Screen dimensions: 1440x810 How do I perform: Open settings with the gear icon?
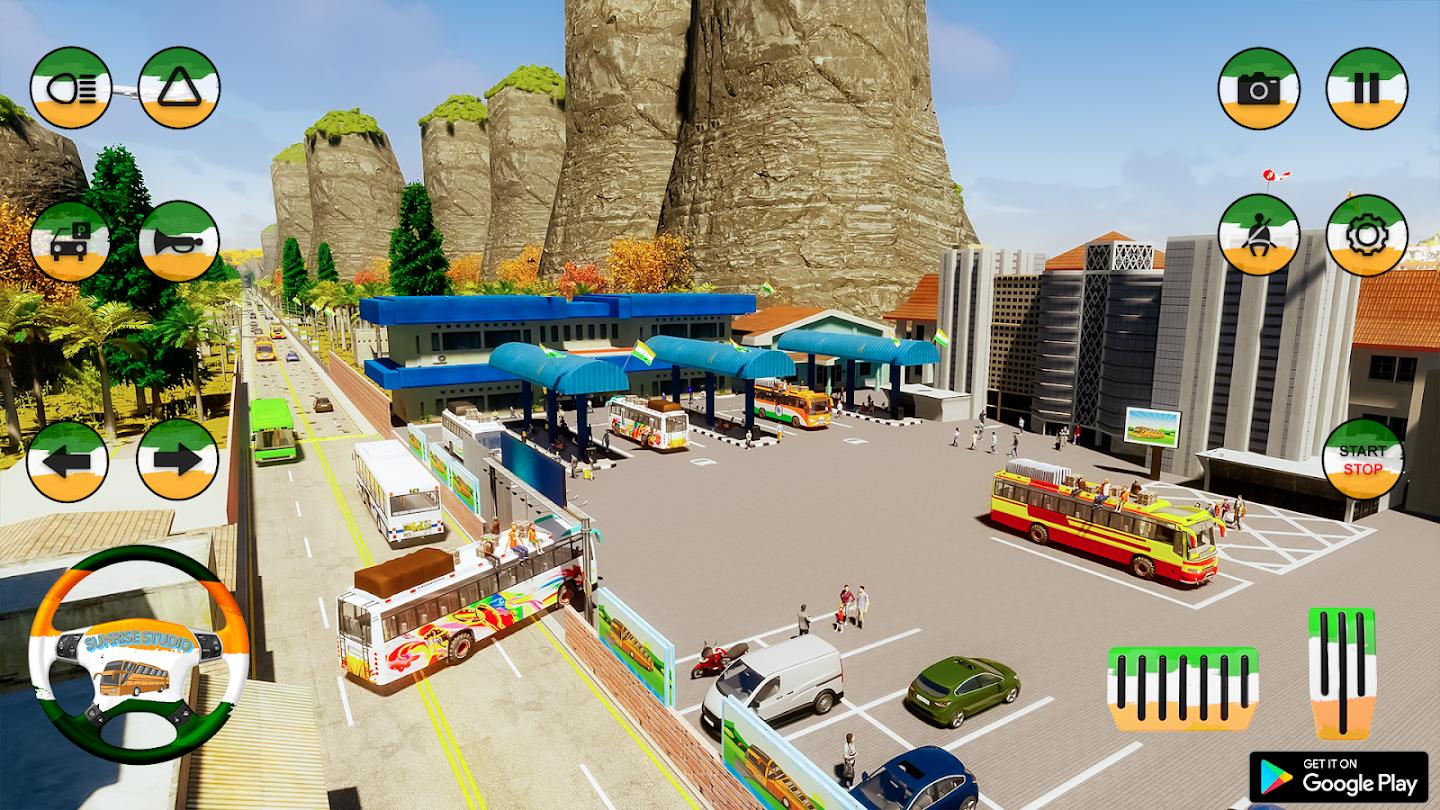1366,235
